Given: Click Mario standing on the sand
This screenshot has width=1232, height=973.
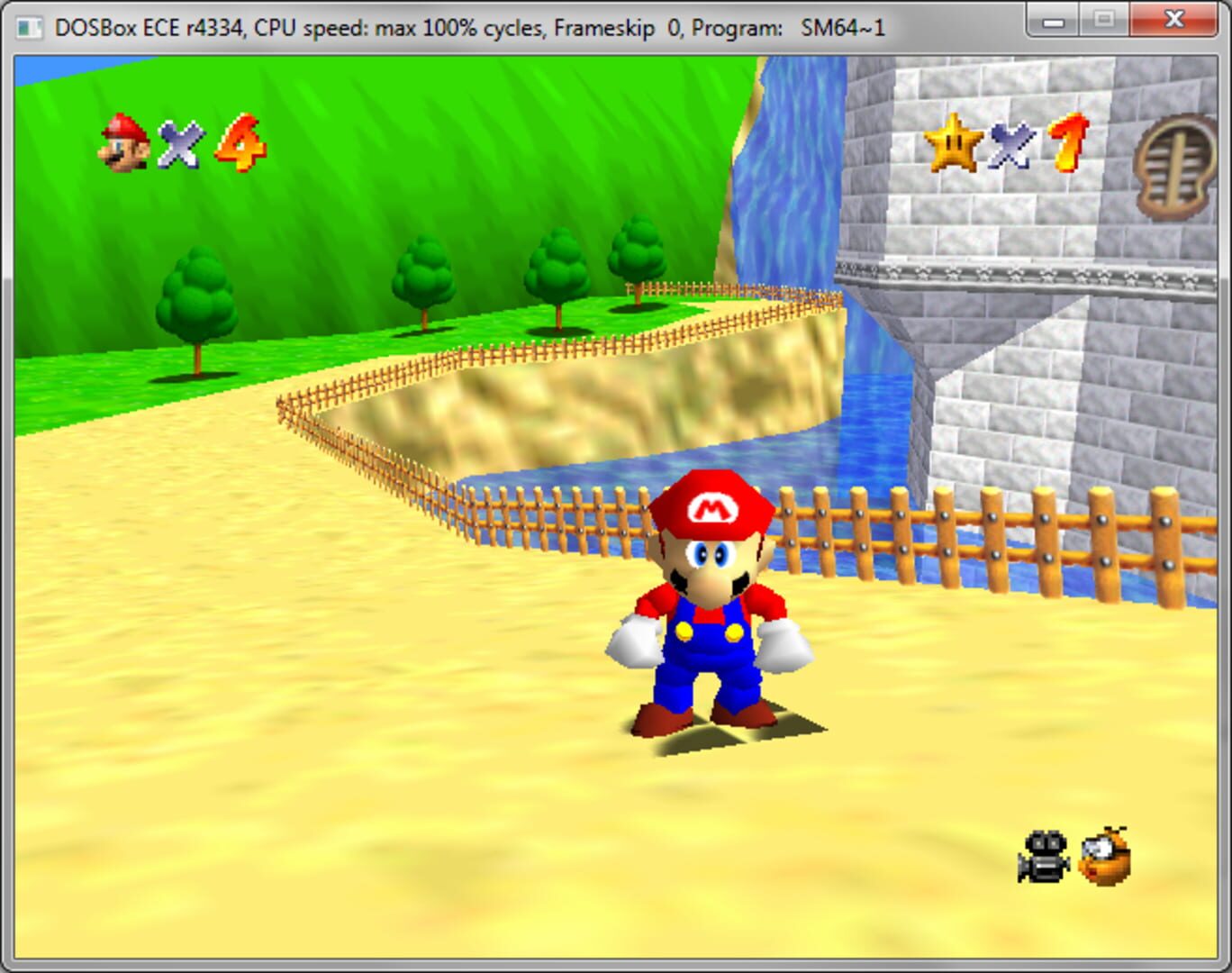Looking at the screenshot, I should pos(711,631).
